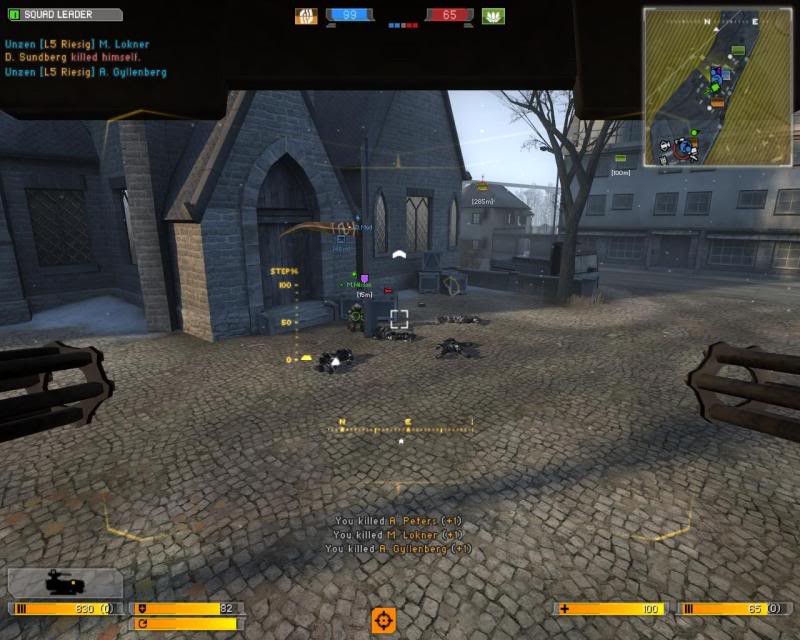800x640 pixels.
Task: Select the vehicle weapon icon panel
Action: (64, 583)
